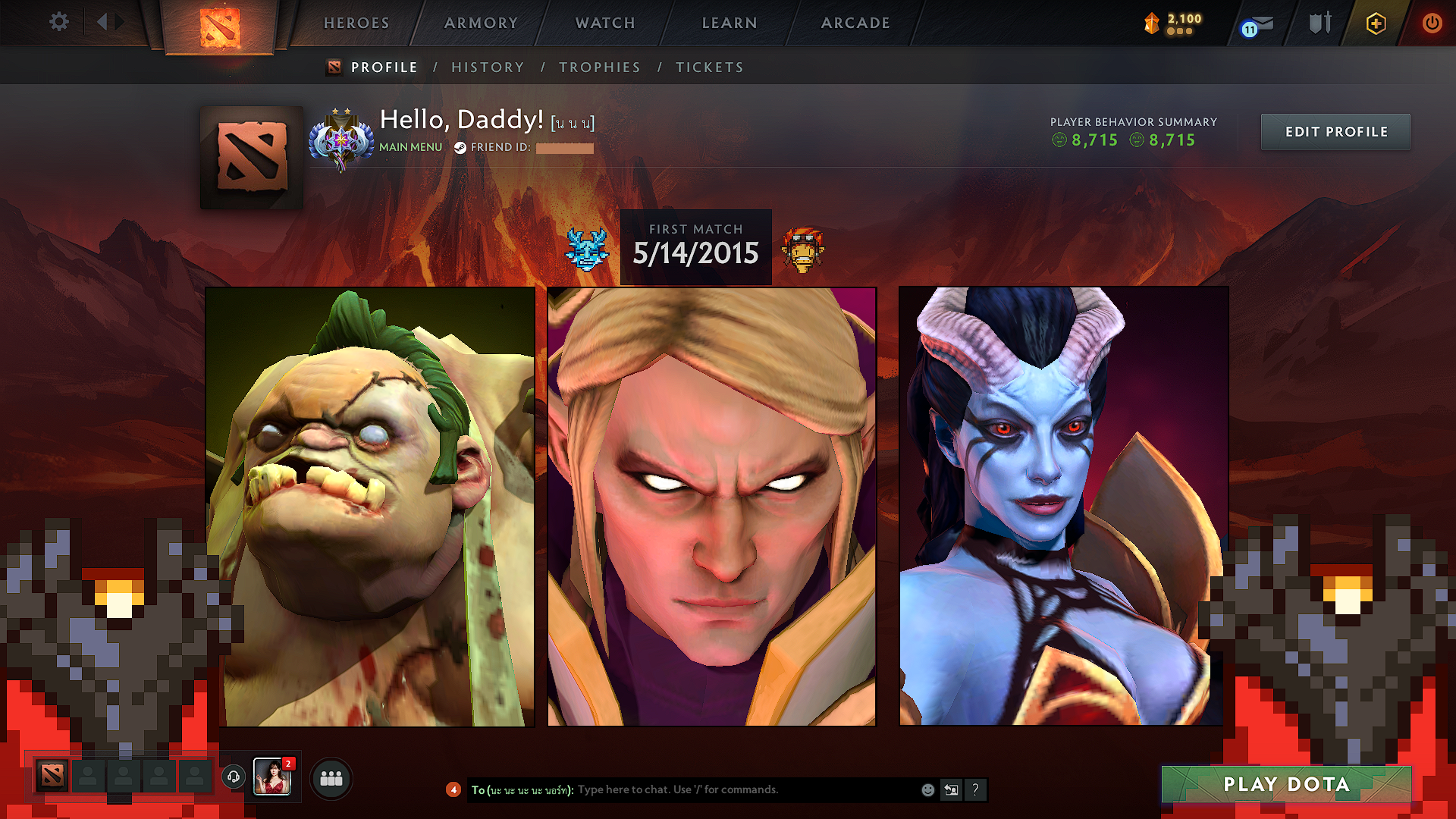Open the ARCADE menu

[x=855, y=23]
